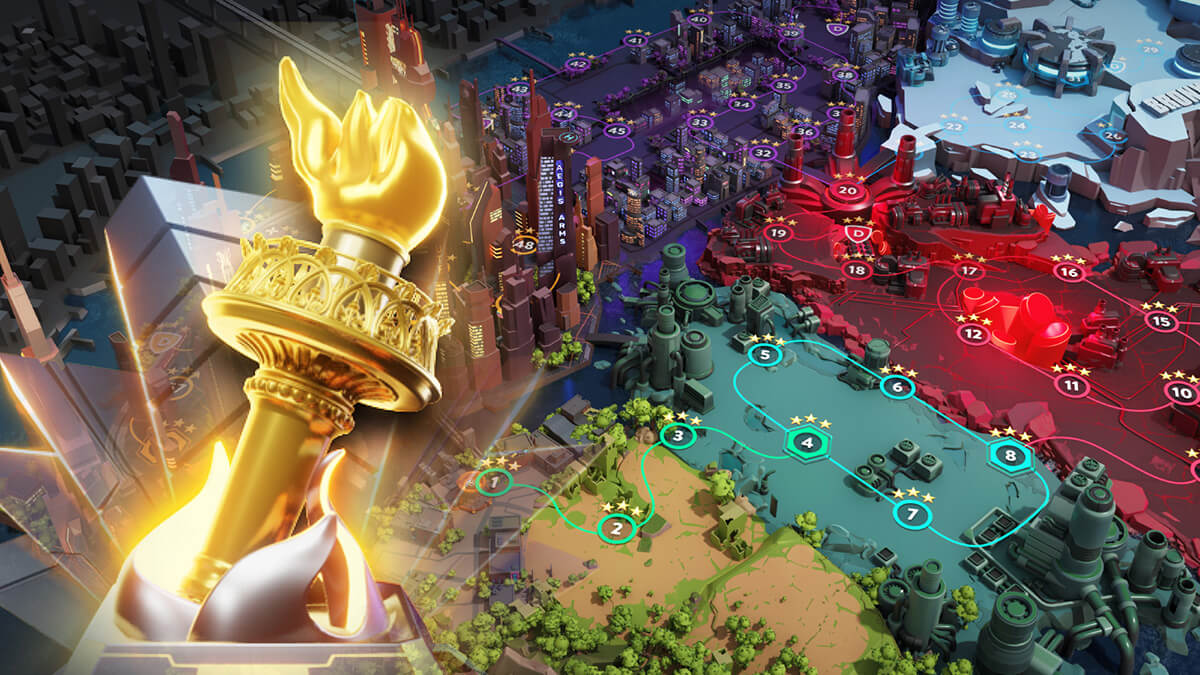Screen dimensions: 1200x675
Task: Select red zone level 11 node
Action: (x=1071, y=385)
